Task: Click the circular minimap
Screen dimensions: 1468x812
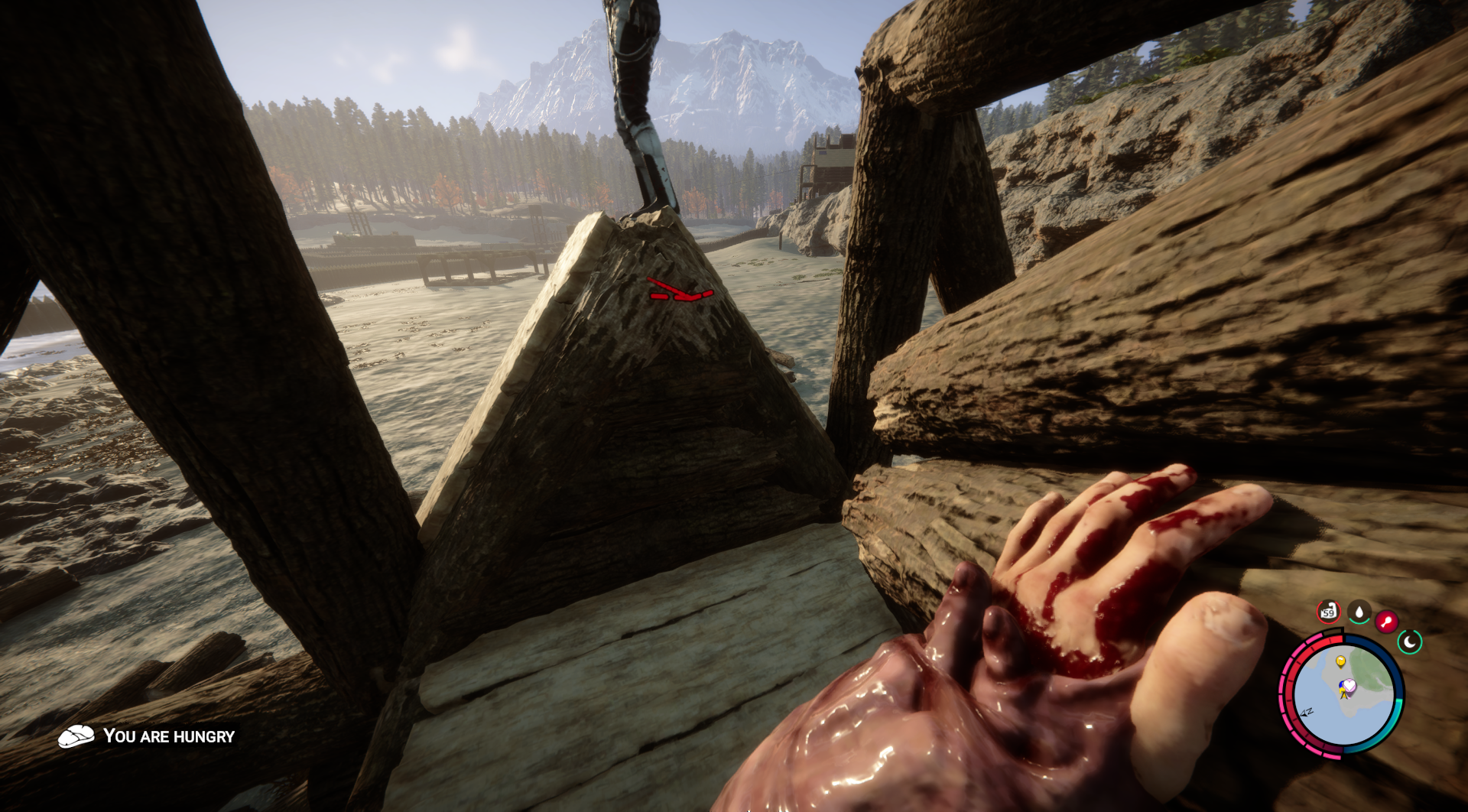Action: pos(1343,696)
